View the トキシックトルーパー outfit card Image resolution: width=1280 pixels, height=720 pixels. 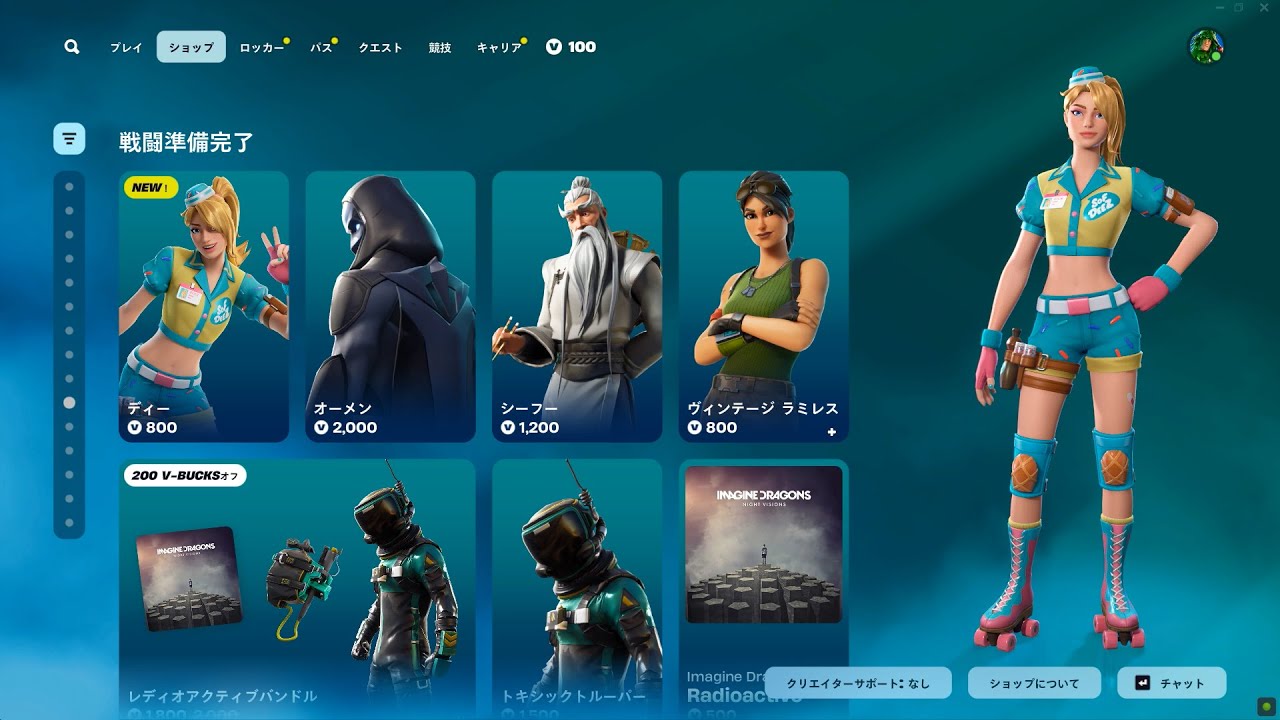(x=577, y=588)
